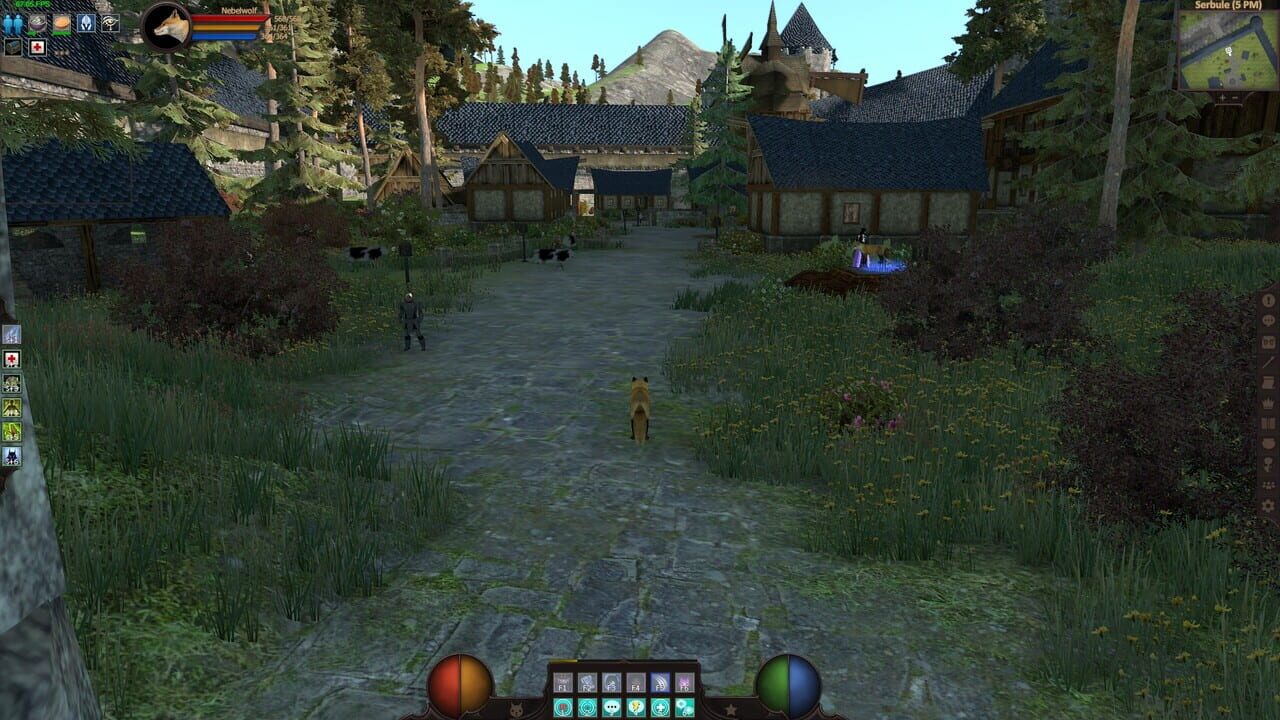The width and height of the screenshot is (1280, 720).
Task: Select the golden eye icon top-left
Action: point(110,23)
